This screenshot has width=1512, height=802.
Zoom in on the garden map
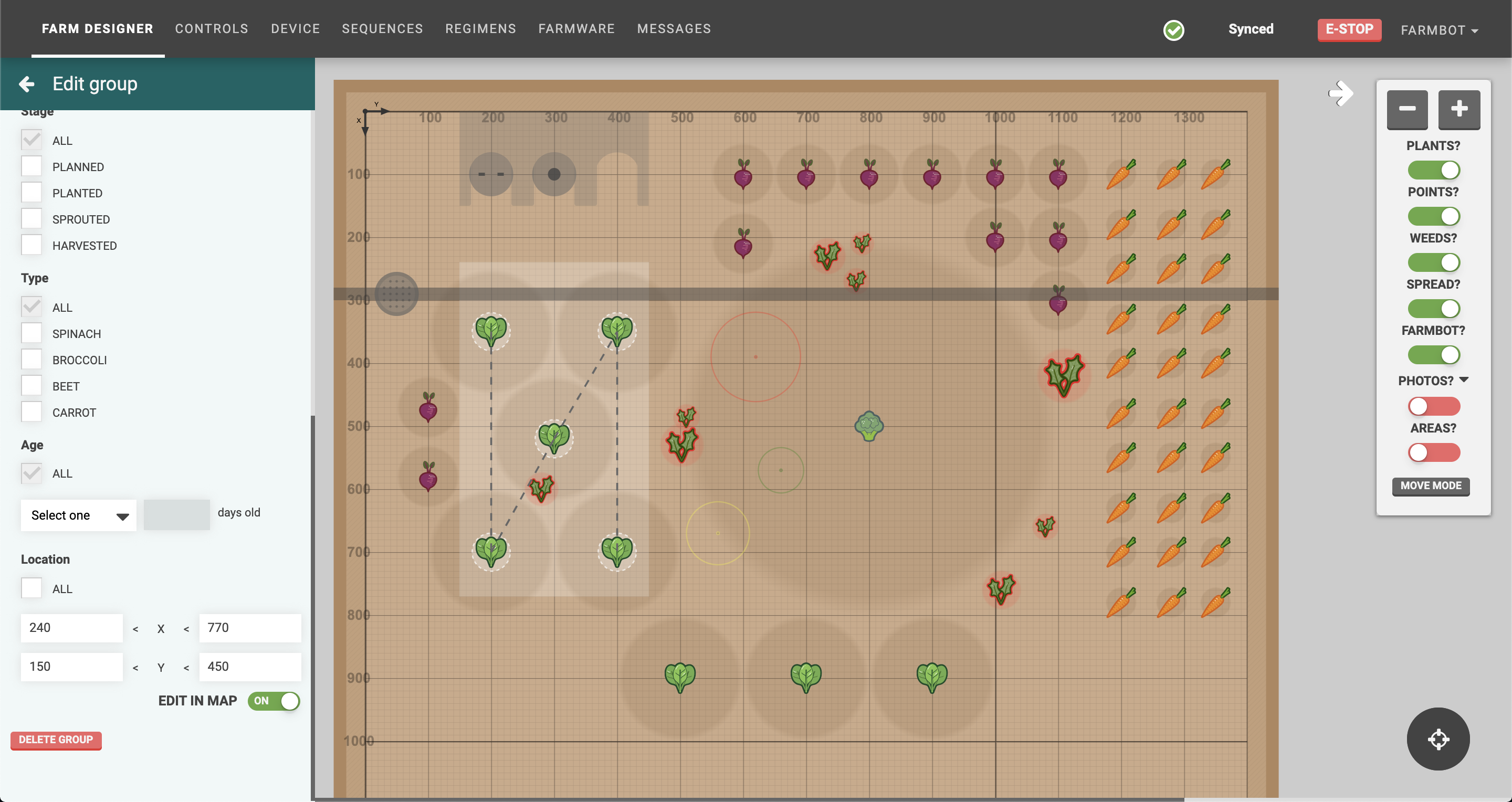pyautogui.click(x=1459, y=110)
